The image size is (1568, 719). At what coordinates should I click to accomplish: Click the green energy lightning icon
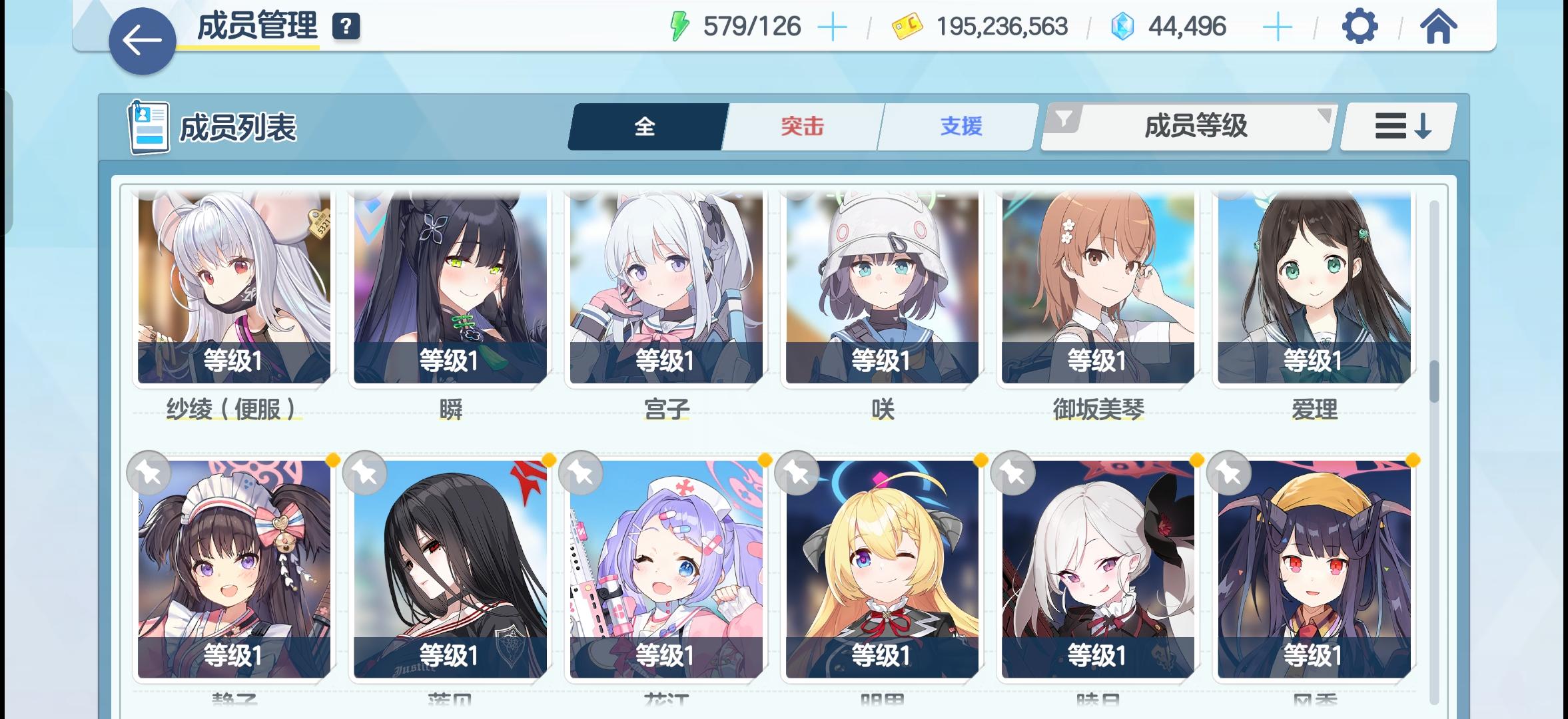679,25
